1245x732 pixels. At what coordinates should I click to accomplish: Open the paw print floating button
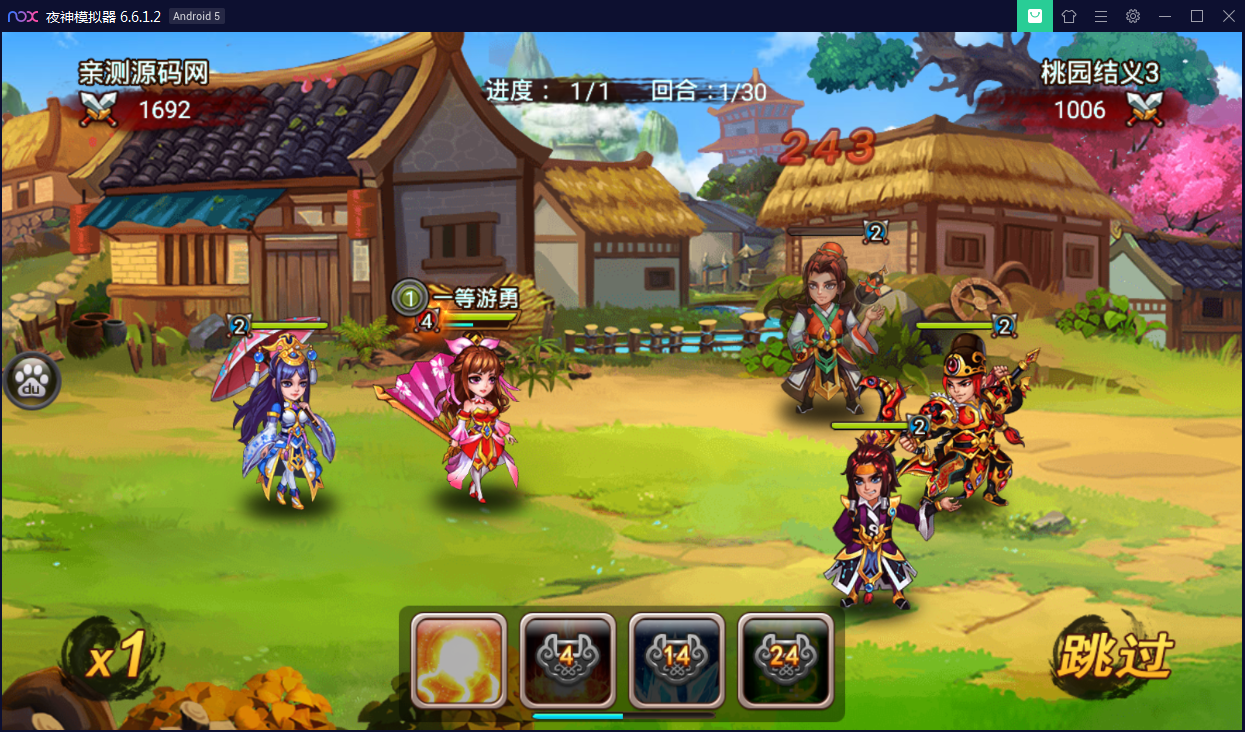[x=31, y=381]
